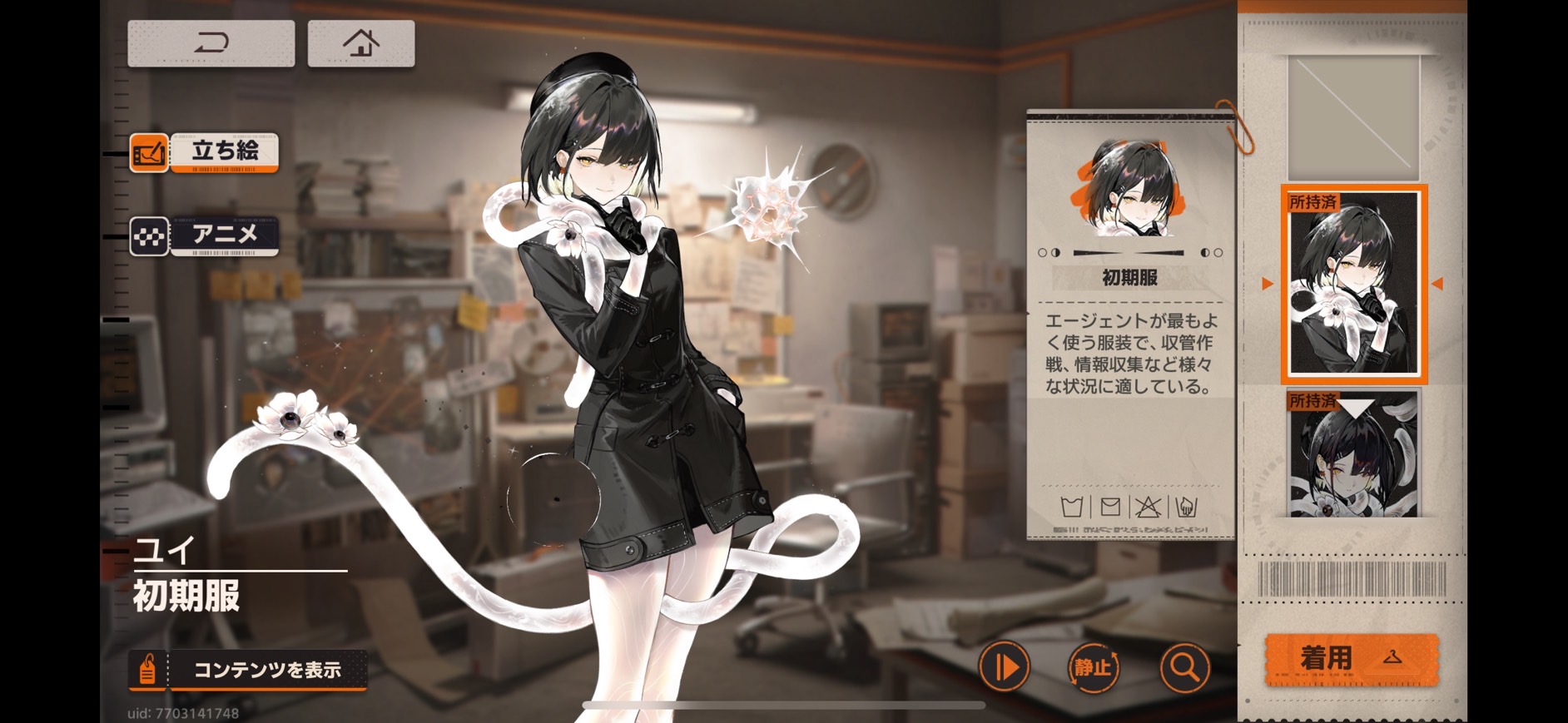The height and width of the screenshot is (723, 1568).
Task: Equip the outfit with 着用 button
Action: click(x=1352, y=658)
